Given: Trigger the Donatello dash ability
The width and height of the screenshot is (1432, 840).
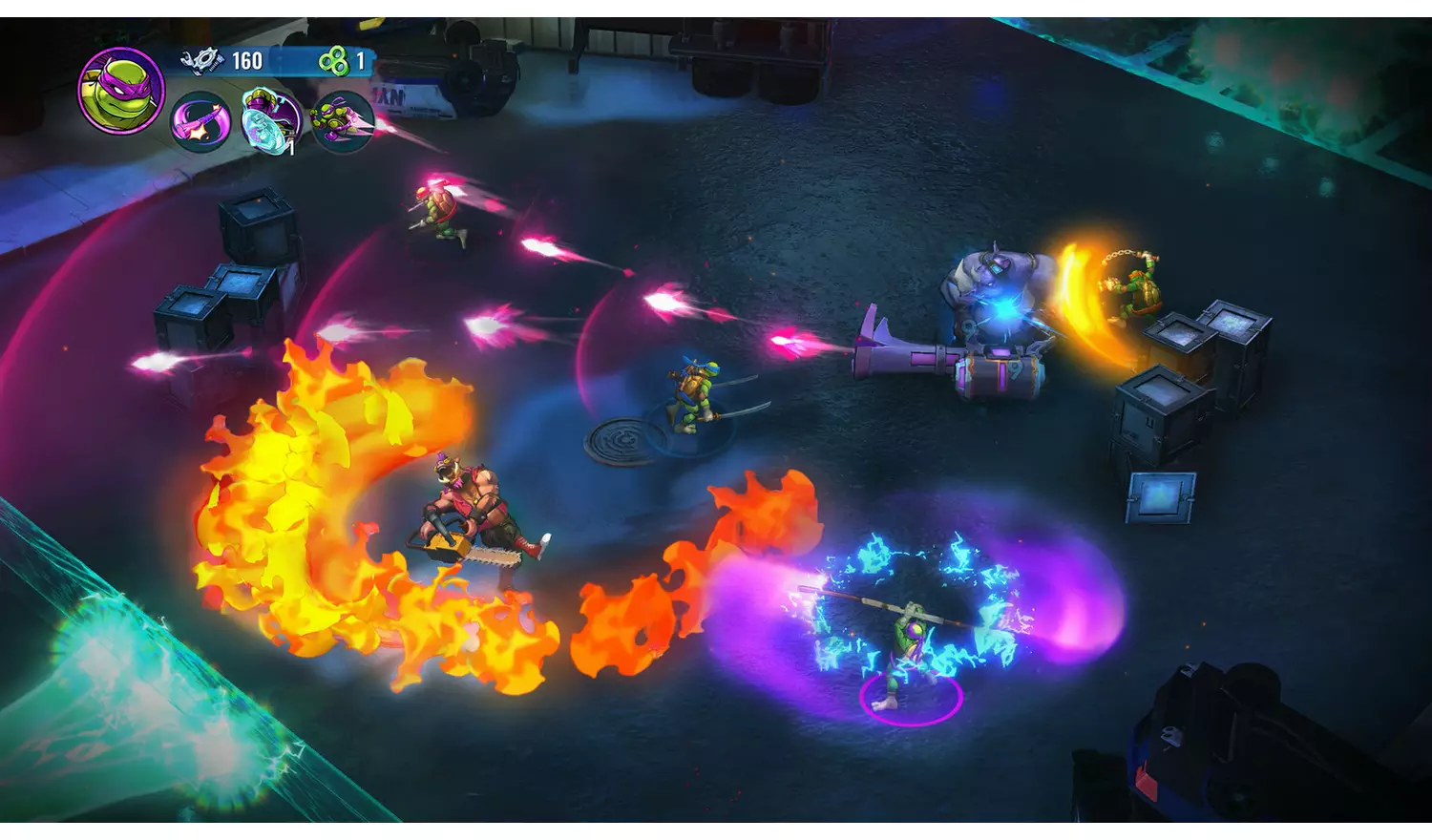Looking at the screenshot, I should (341, 121).
